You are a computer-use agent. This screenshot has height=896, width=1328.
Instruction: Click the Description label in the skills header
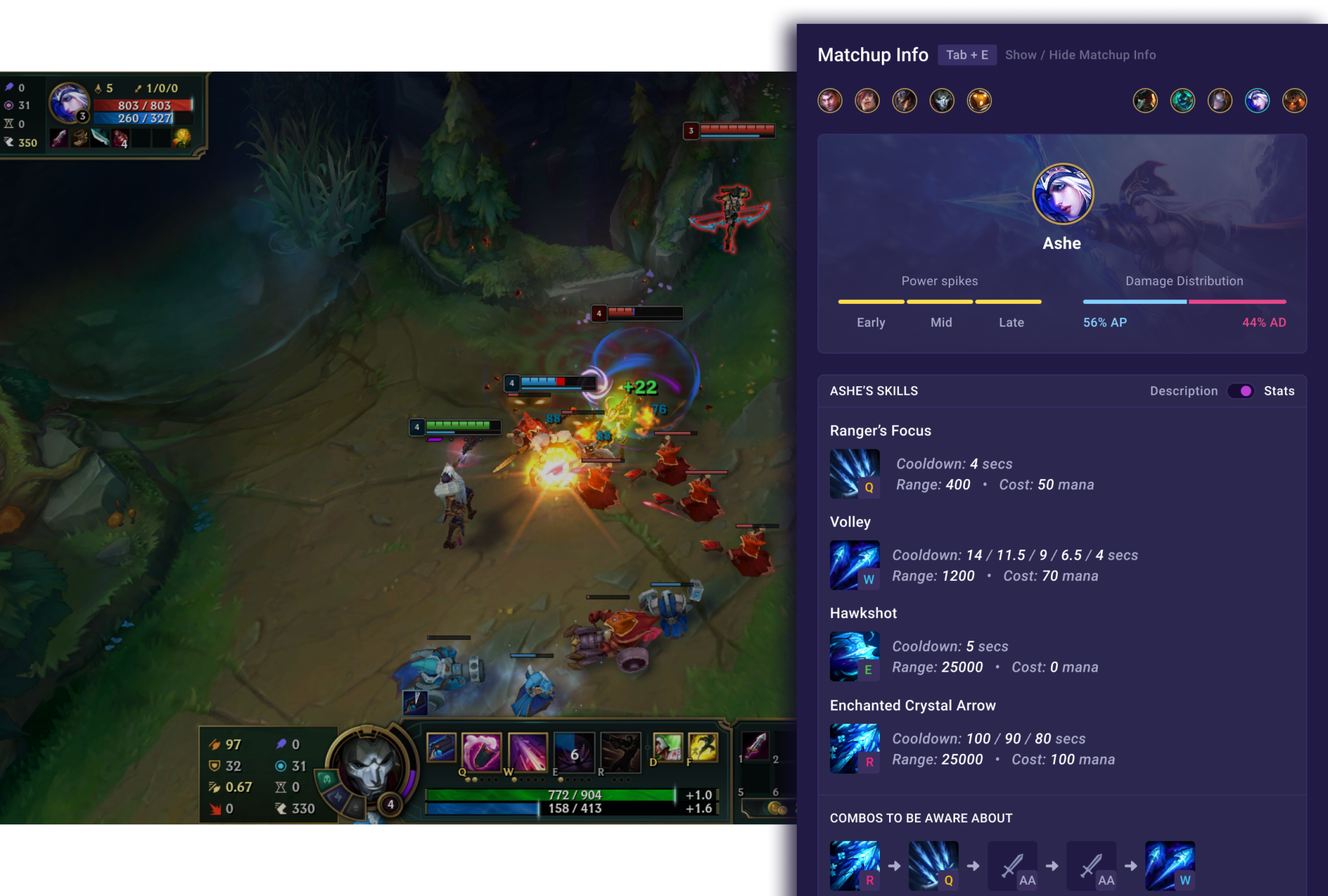pyautogui.click(x=1184, y=391)
